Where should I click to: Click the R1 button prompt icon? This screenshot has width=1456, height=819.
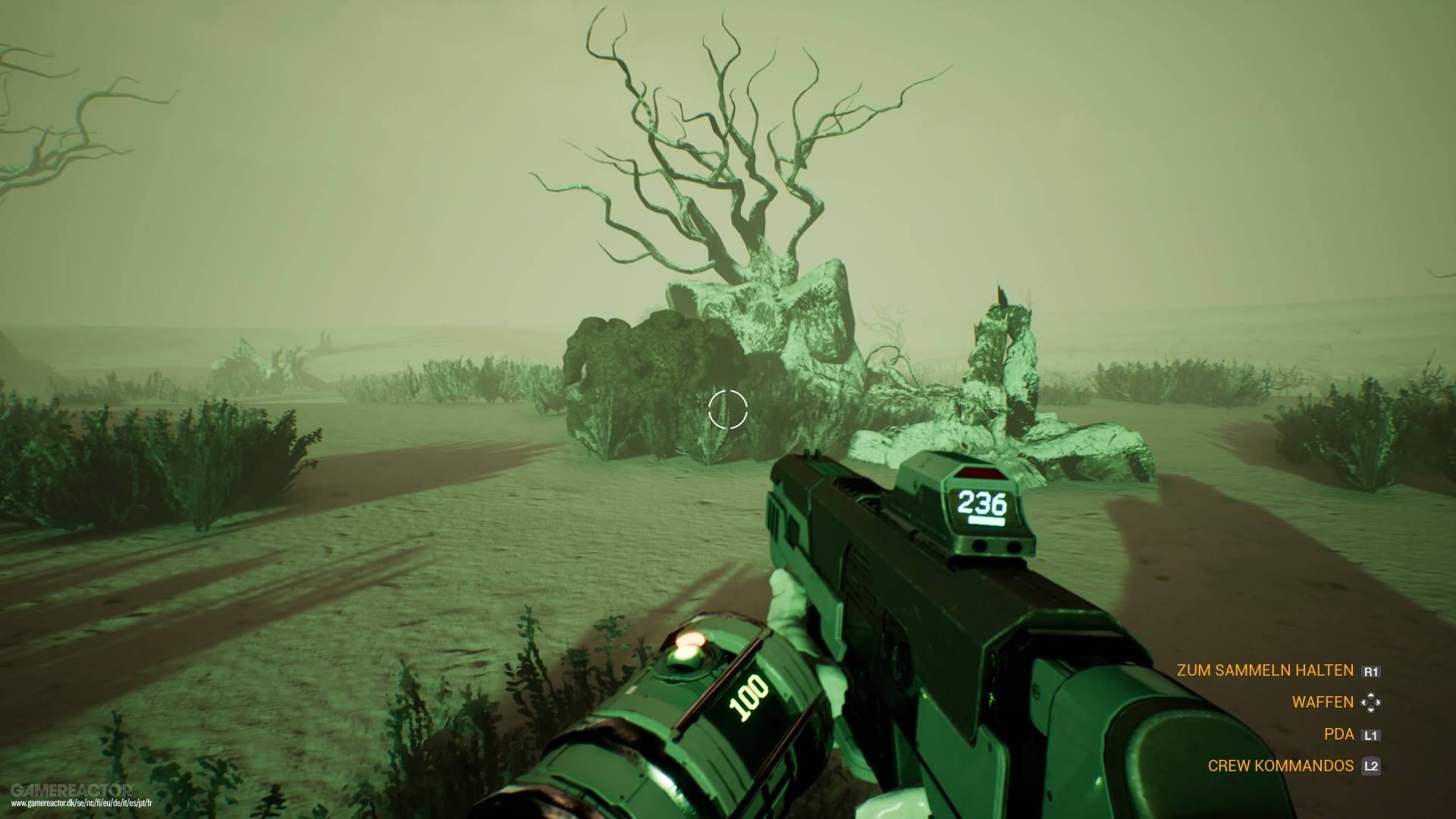1373,672
